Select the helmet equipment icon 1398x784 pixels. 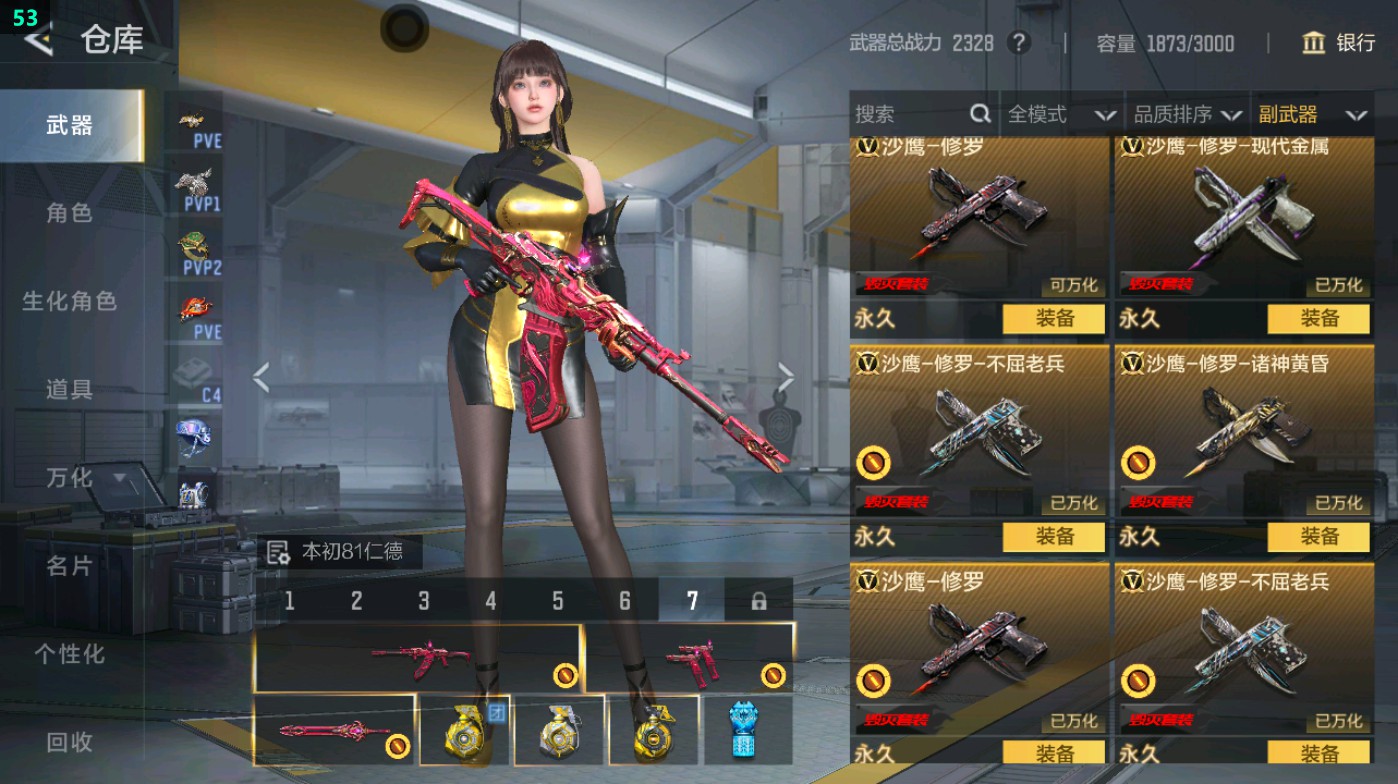(x=193, y=435)
